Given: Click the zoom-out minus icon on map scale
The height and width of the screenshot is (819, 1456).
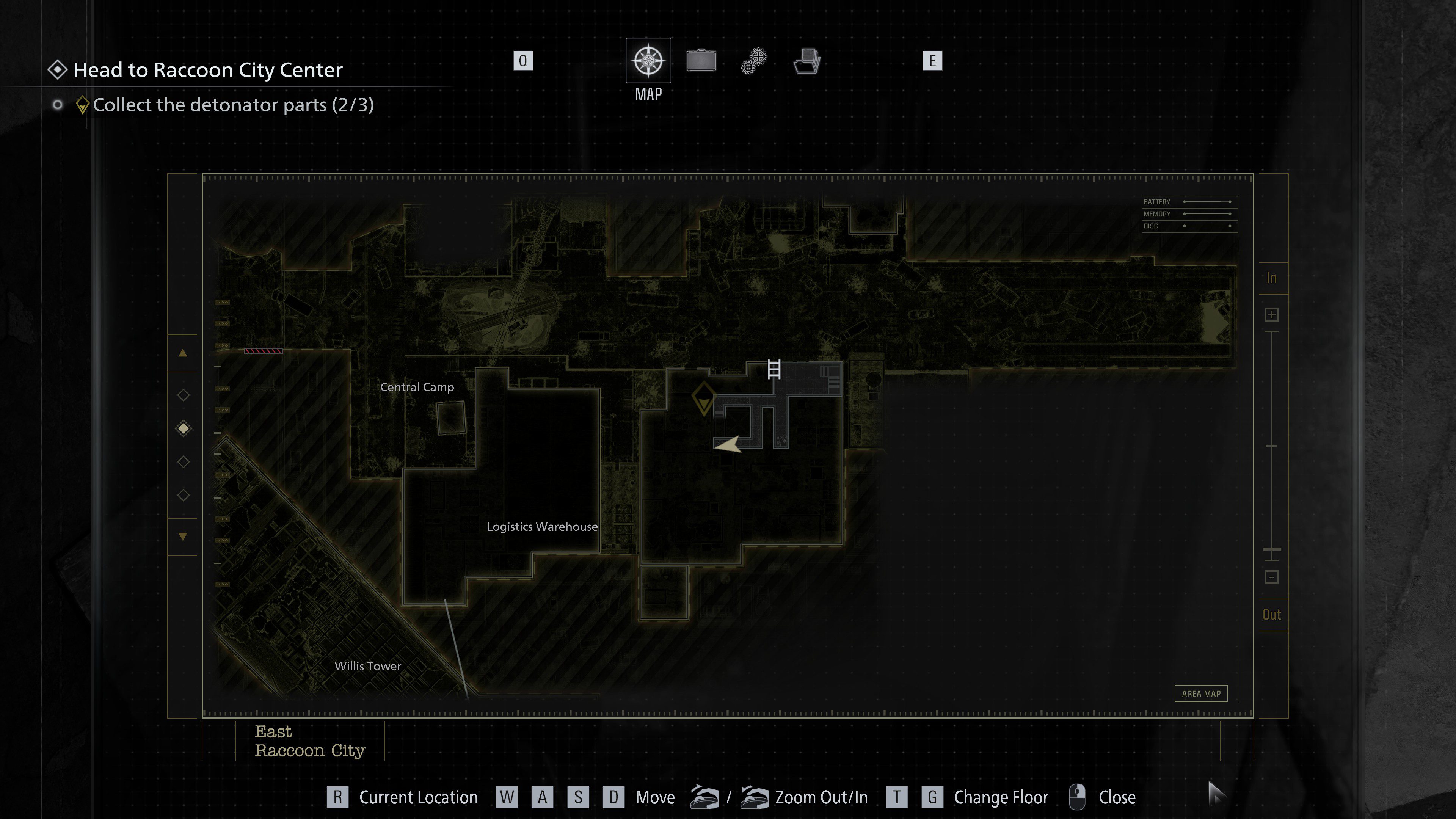Looking at the screenshot, I should coord(1272,577).
